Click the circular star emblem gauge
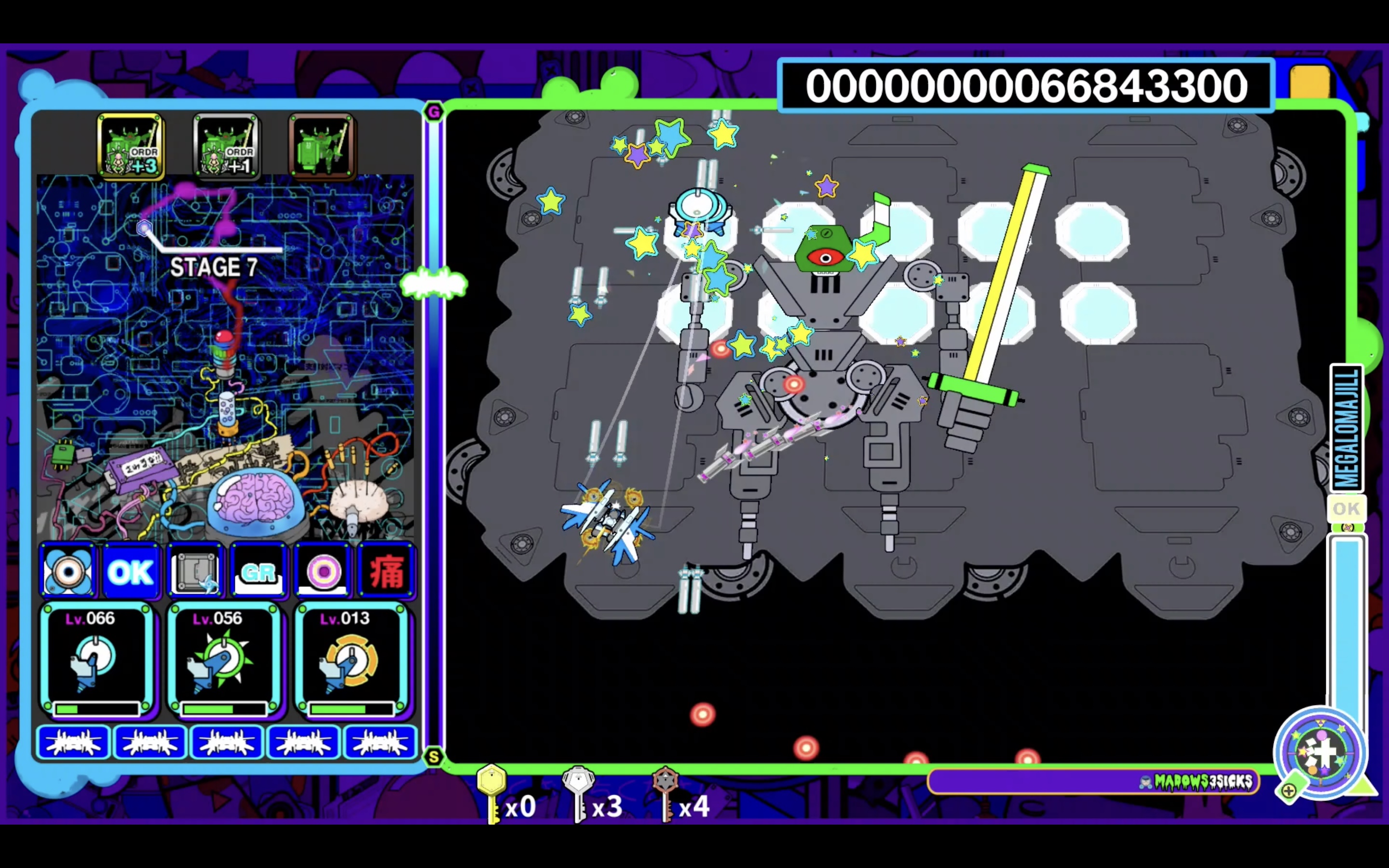The width and height of the screenshot is (1389, 868). click(x=1321, y=753)
